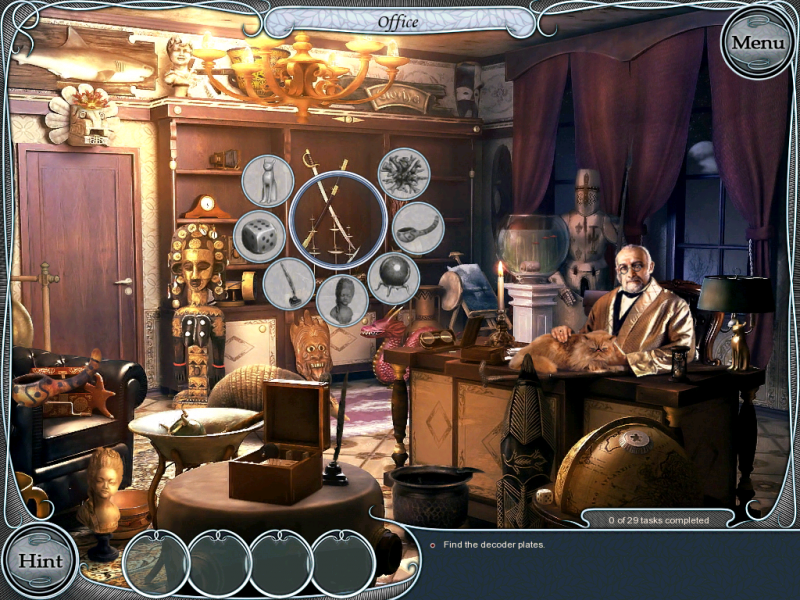This screenshot has height=600, width=800.
Task: Pick the coral icon in item wheel
Action: tap(404, 174)
